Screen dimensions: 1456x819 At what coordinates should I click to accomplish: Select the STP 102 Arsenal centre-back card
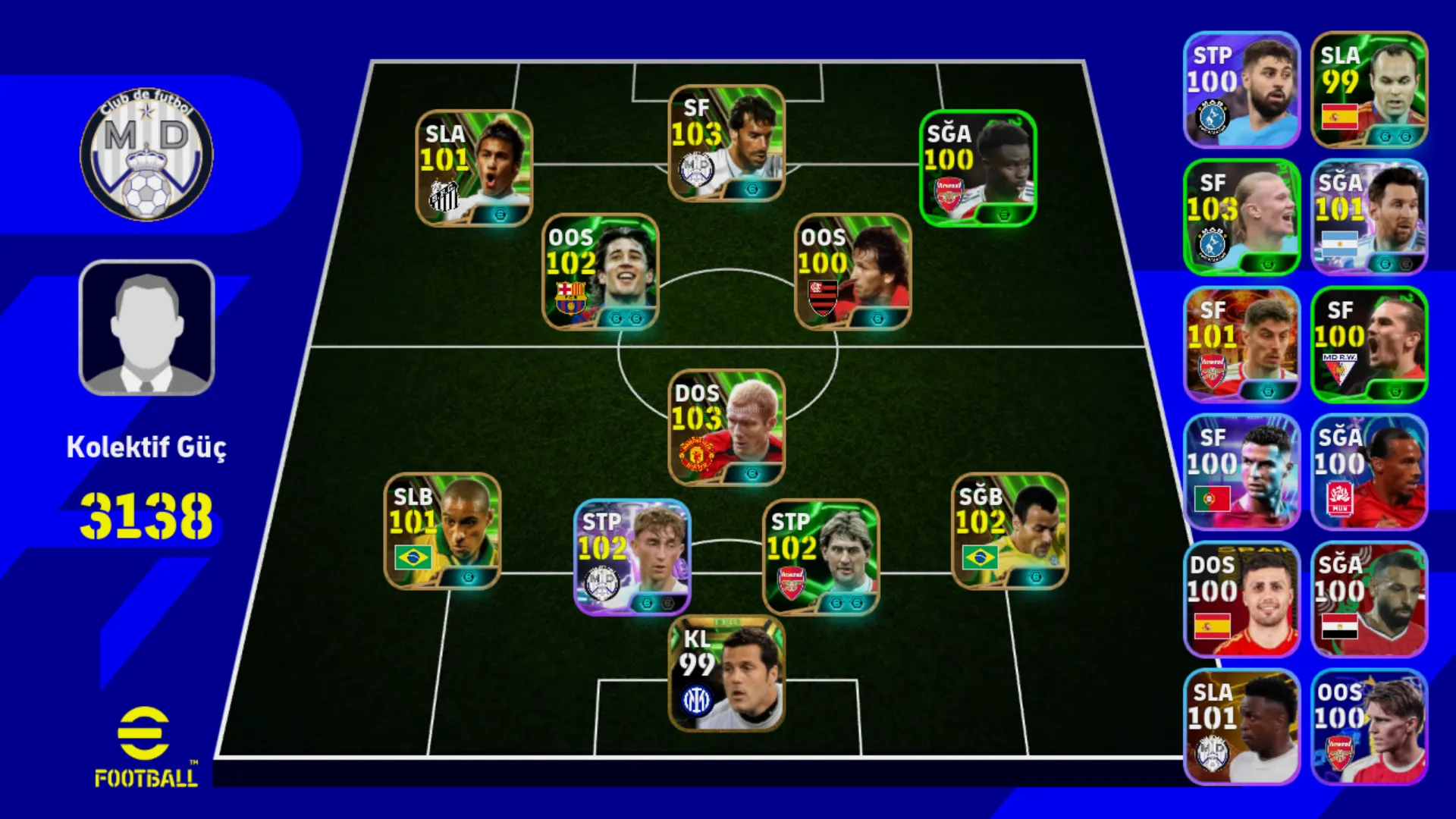[x=821, y=557]
